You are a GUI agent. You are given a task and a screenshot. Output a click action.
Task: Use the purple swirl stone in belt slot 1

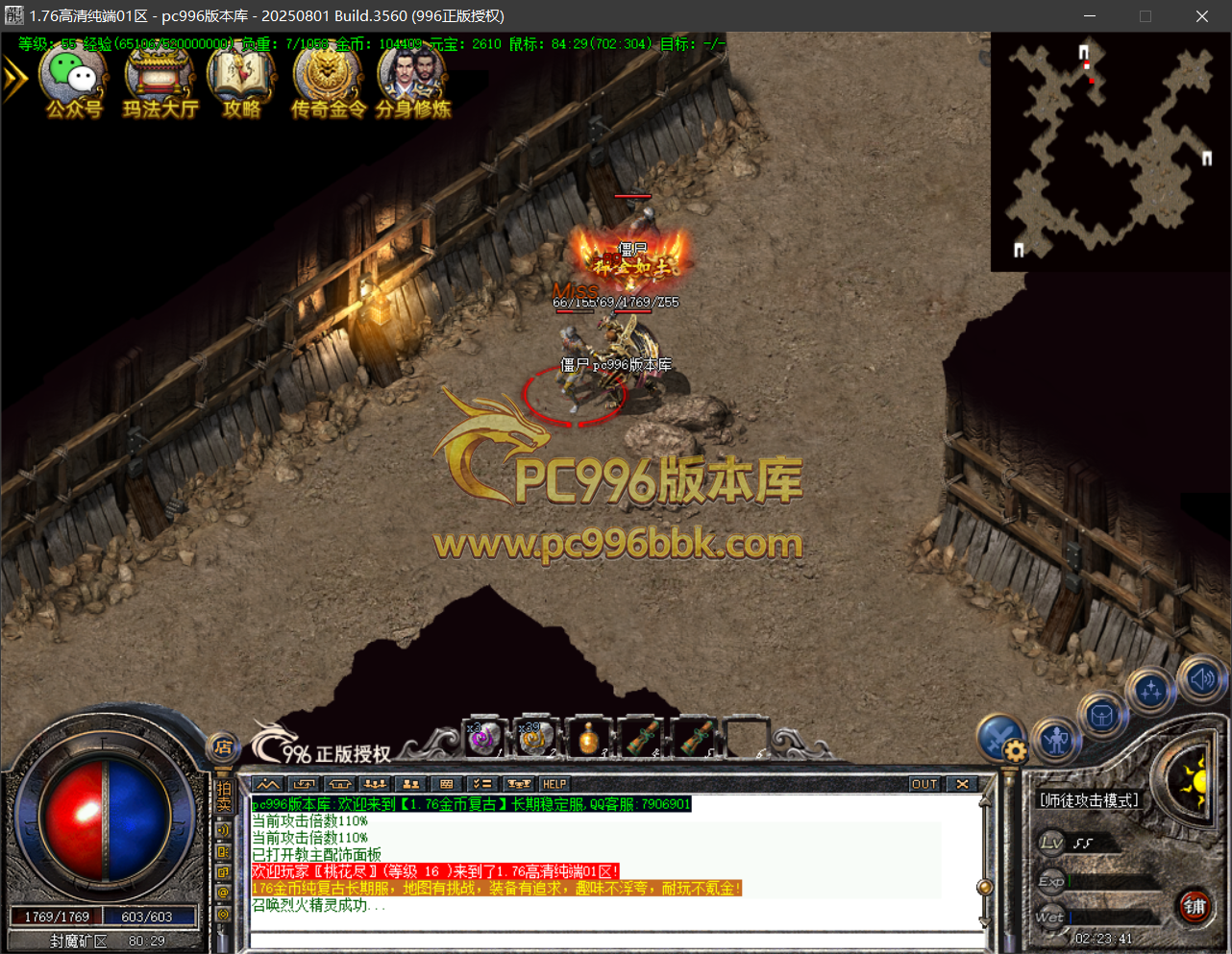484,738
